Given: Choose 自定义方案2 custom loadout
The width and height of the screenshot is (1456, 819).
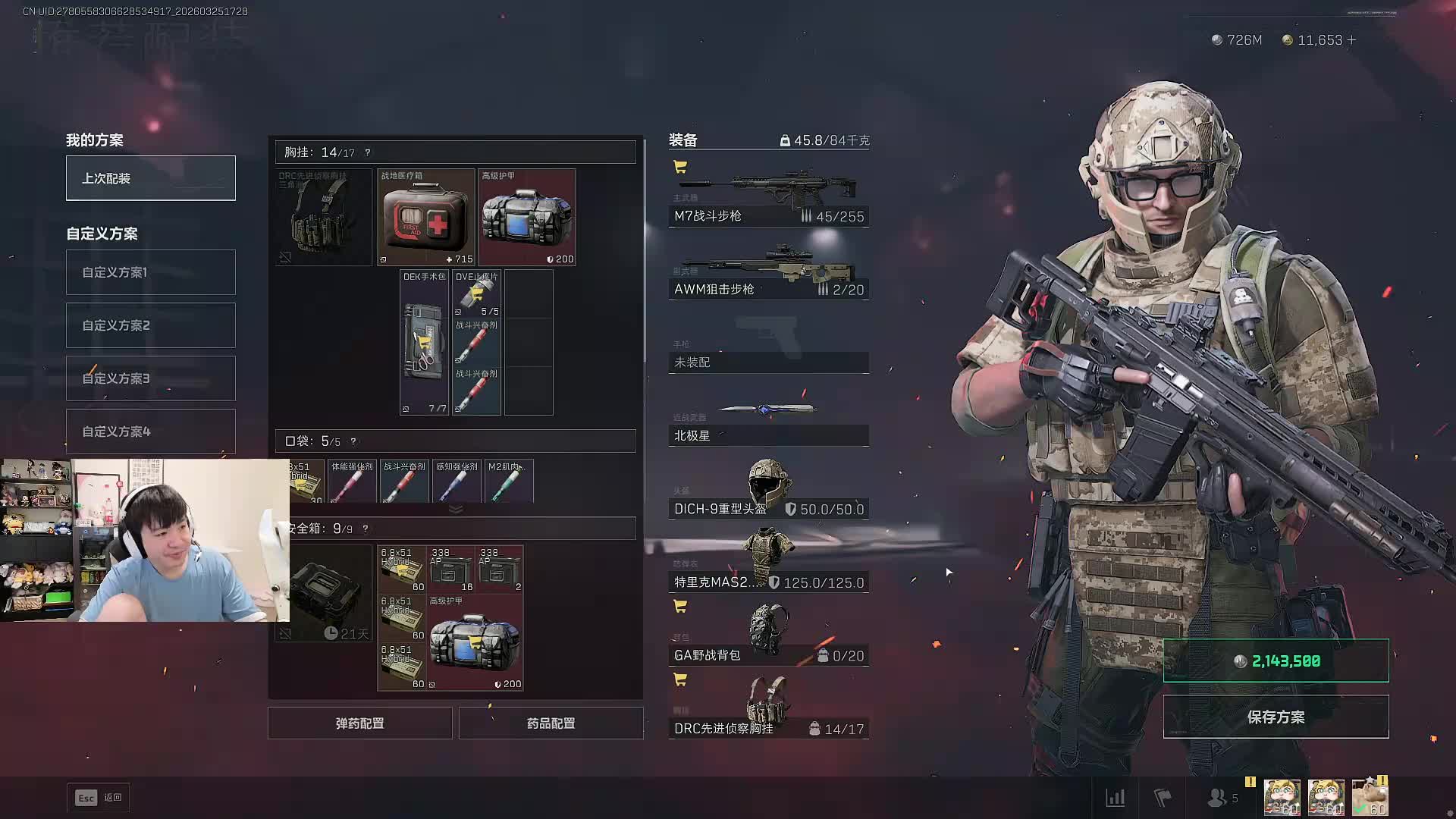Looking at the screenshot, I should 150,325.
